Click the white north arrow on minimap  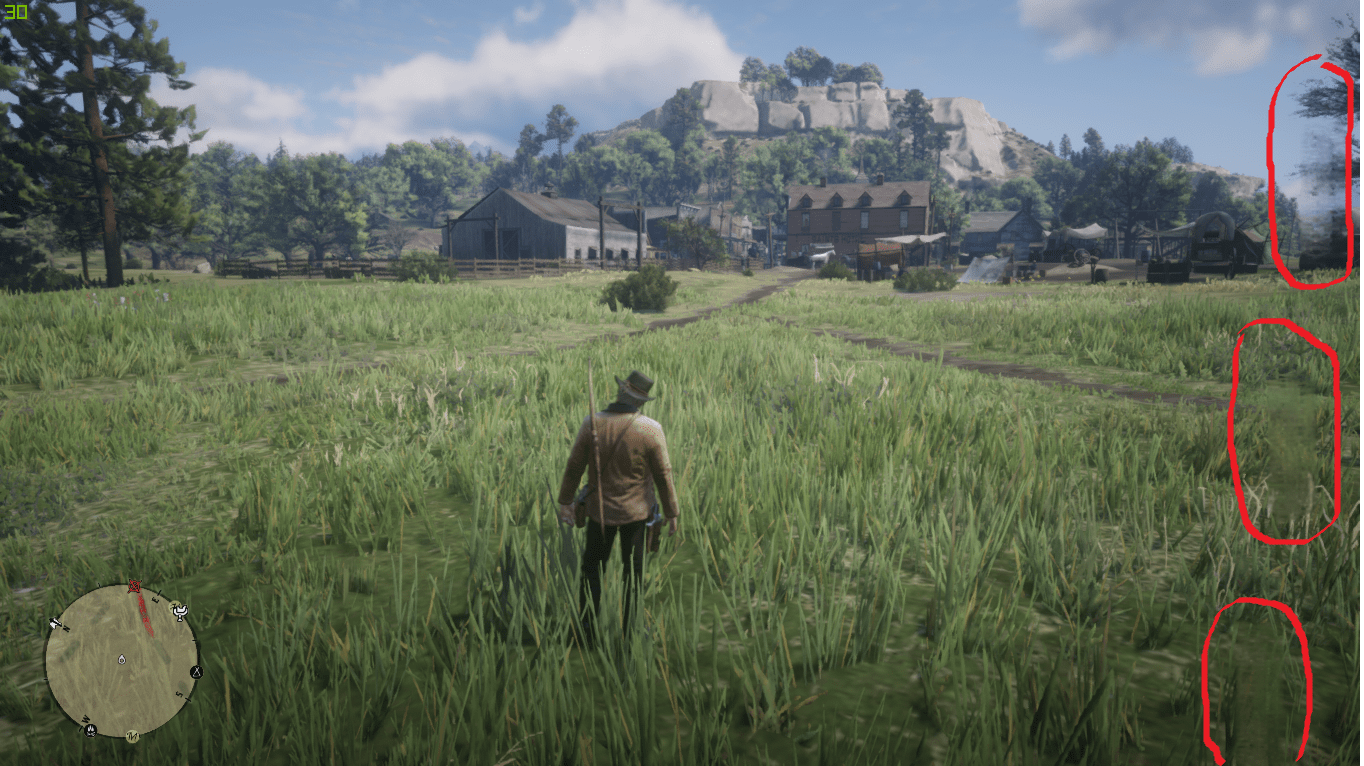click(x=53, y=625)
